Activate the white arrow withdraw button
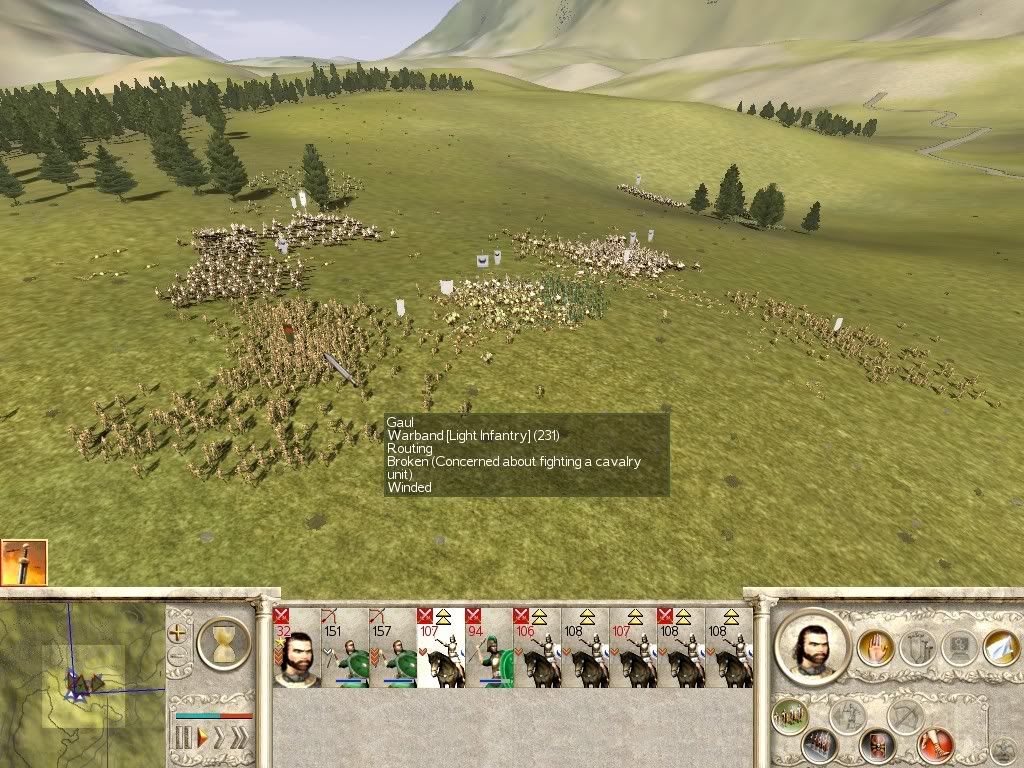1024x768 pixels. click(1001, 647)
